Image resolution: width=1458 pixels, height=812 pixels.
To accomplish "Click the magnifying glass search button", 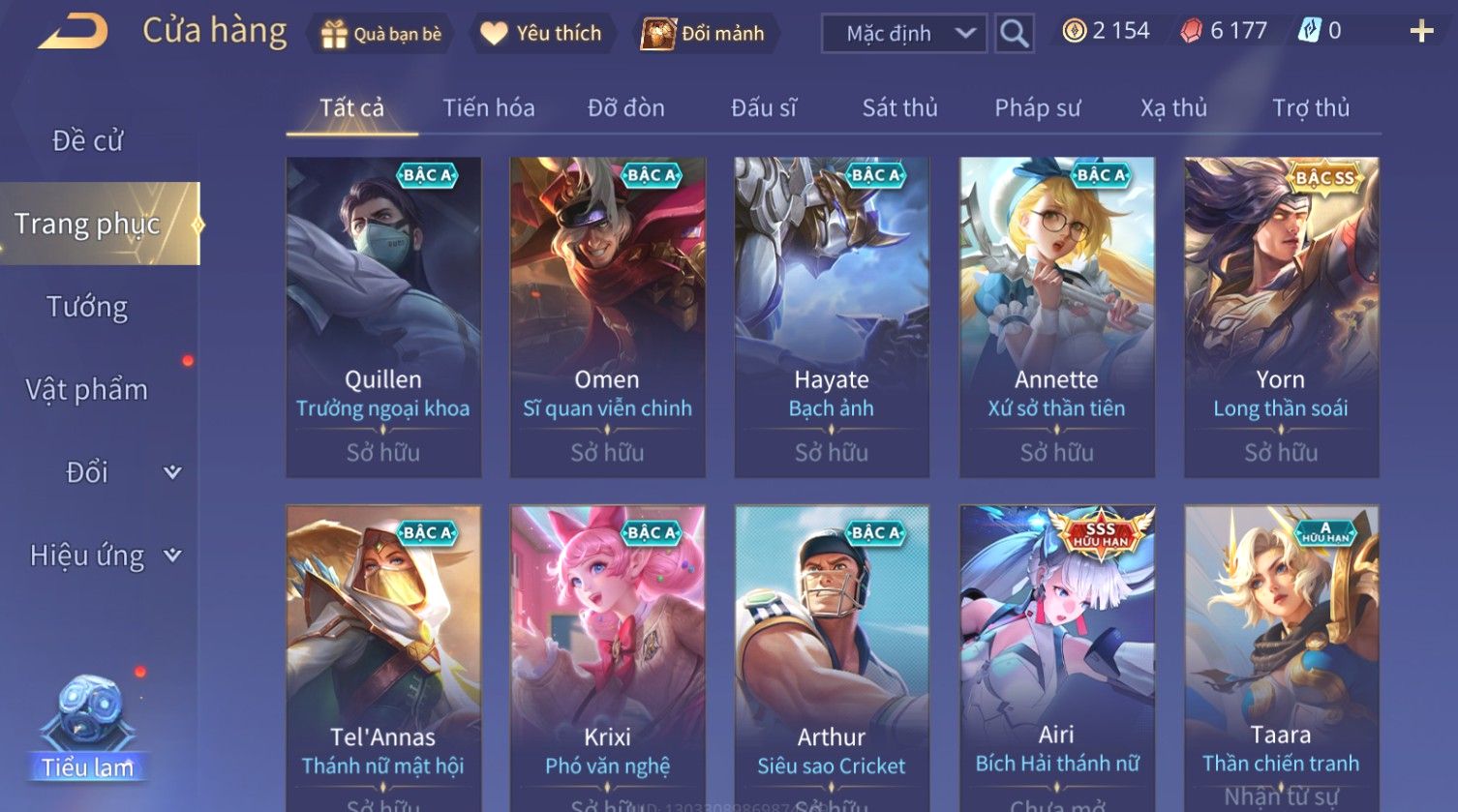I will (1014, 34).
